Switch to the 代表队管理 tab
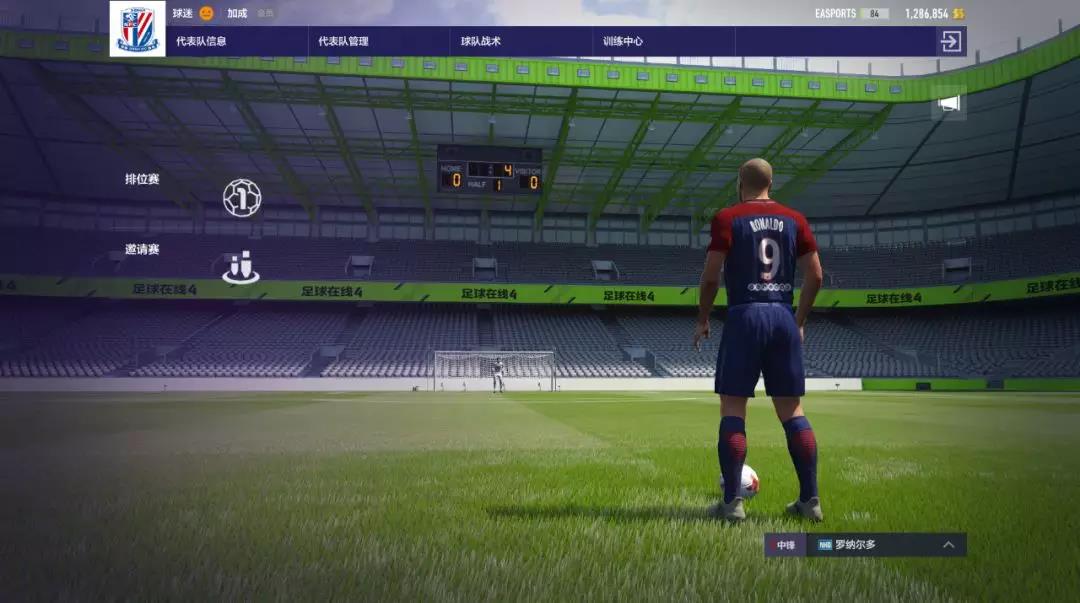Image resolution: width=1080 pixels, height=603 pixels. click(343, 41)
